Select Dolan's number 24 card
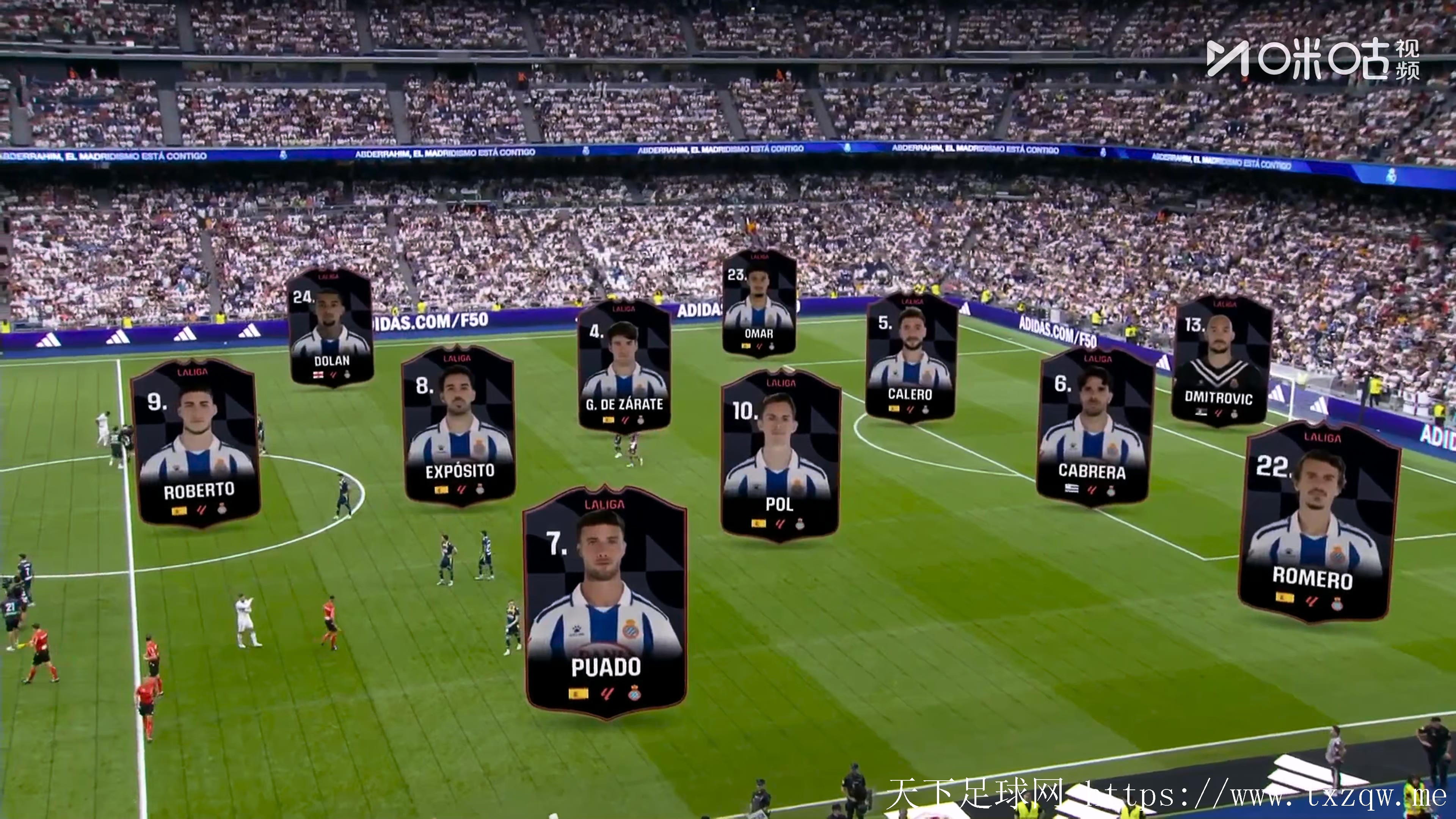This screenshot has height=819, width=1456. click(x=331, y=328)
